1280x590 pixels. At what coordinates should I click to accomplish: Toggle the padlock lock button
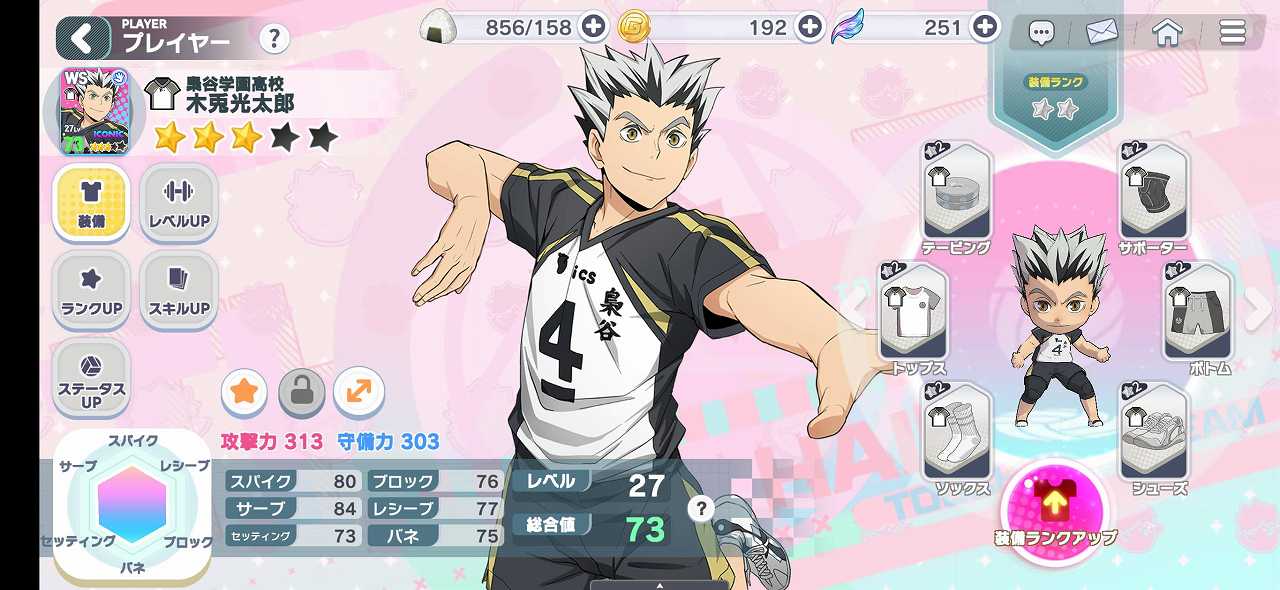click(301, 392)
